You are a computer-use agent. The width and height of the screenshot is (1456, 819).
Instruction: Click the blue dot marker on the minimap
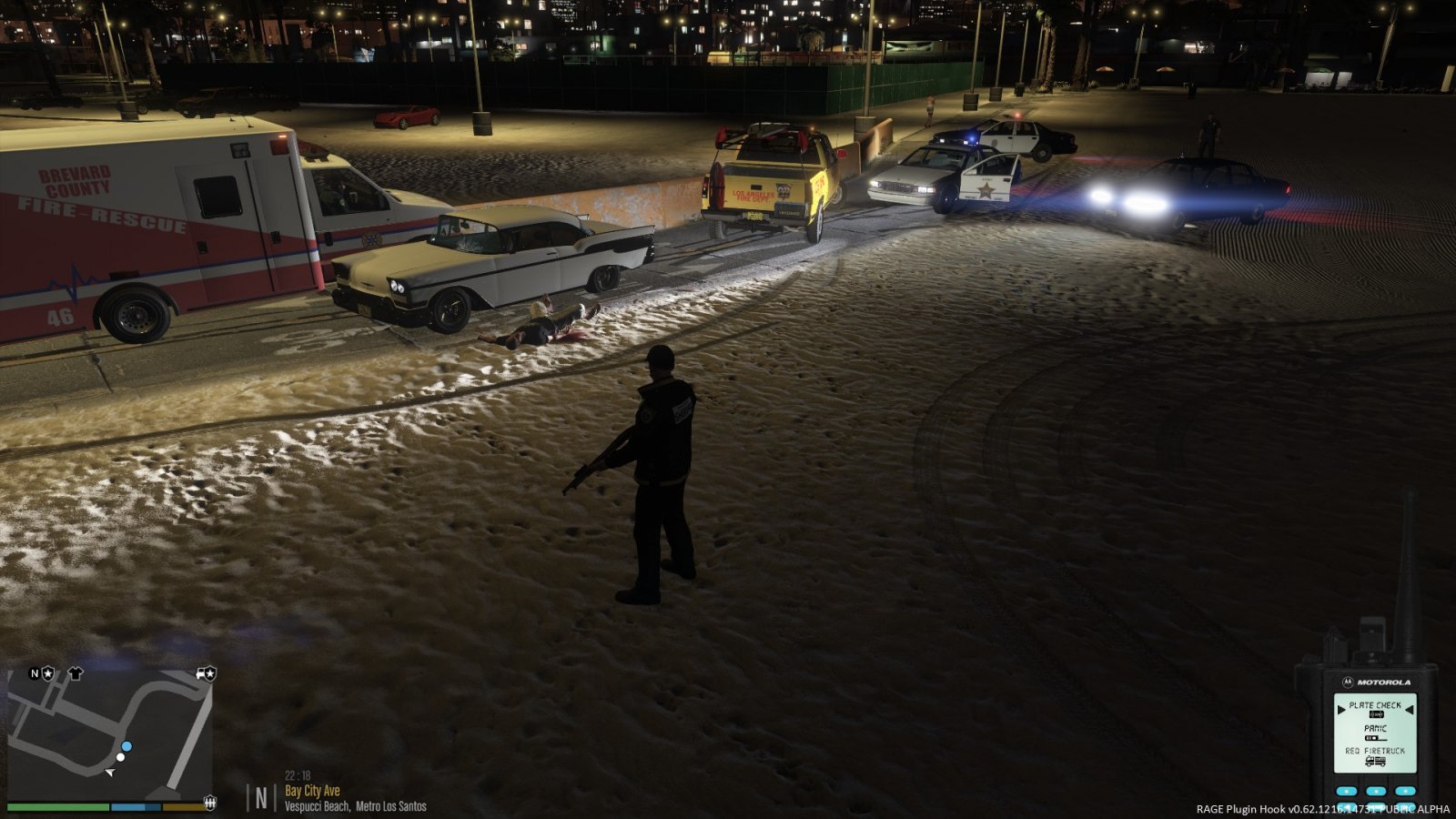point(126,746)
